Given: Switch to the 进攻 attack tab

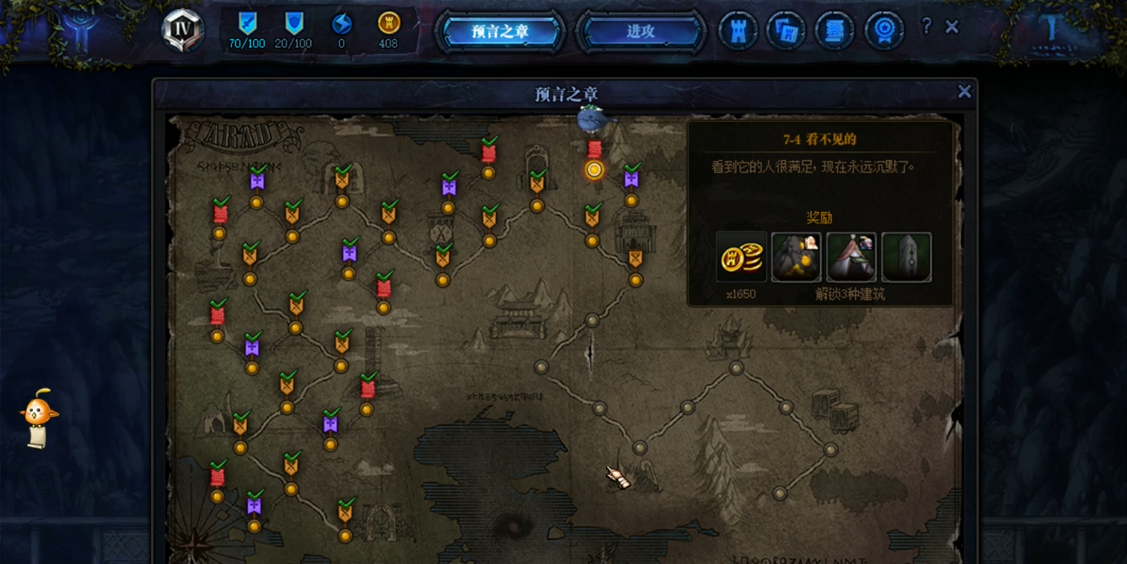Looking at the screenshot, I should point(640,31).
